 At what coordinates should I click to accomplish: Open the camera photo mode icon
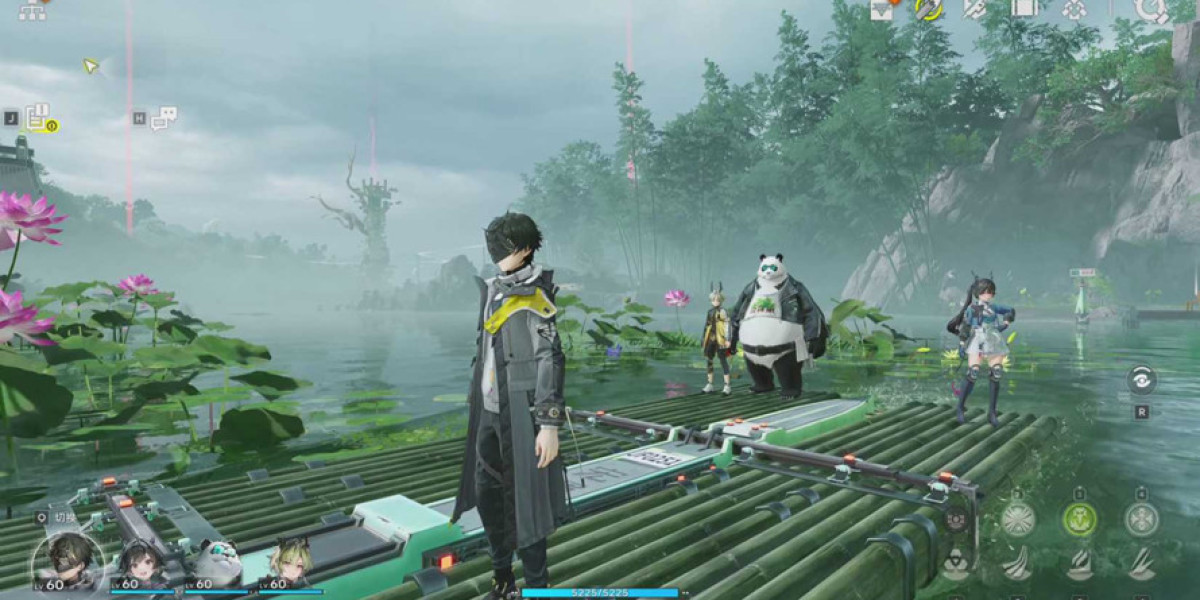click(x=956, y=518)
